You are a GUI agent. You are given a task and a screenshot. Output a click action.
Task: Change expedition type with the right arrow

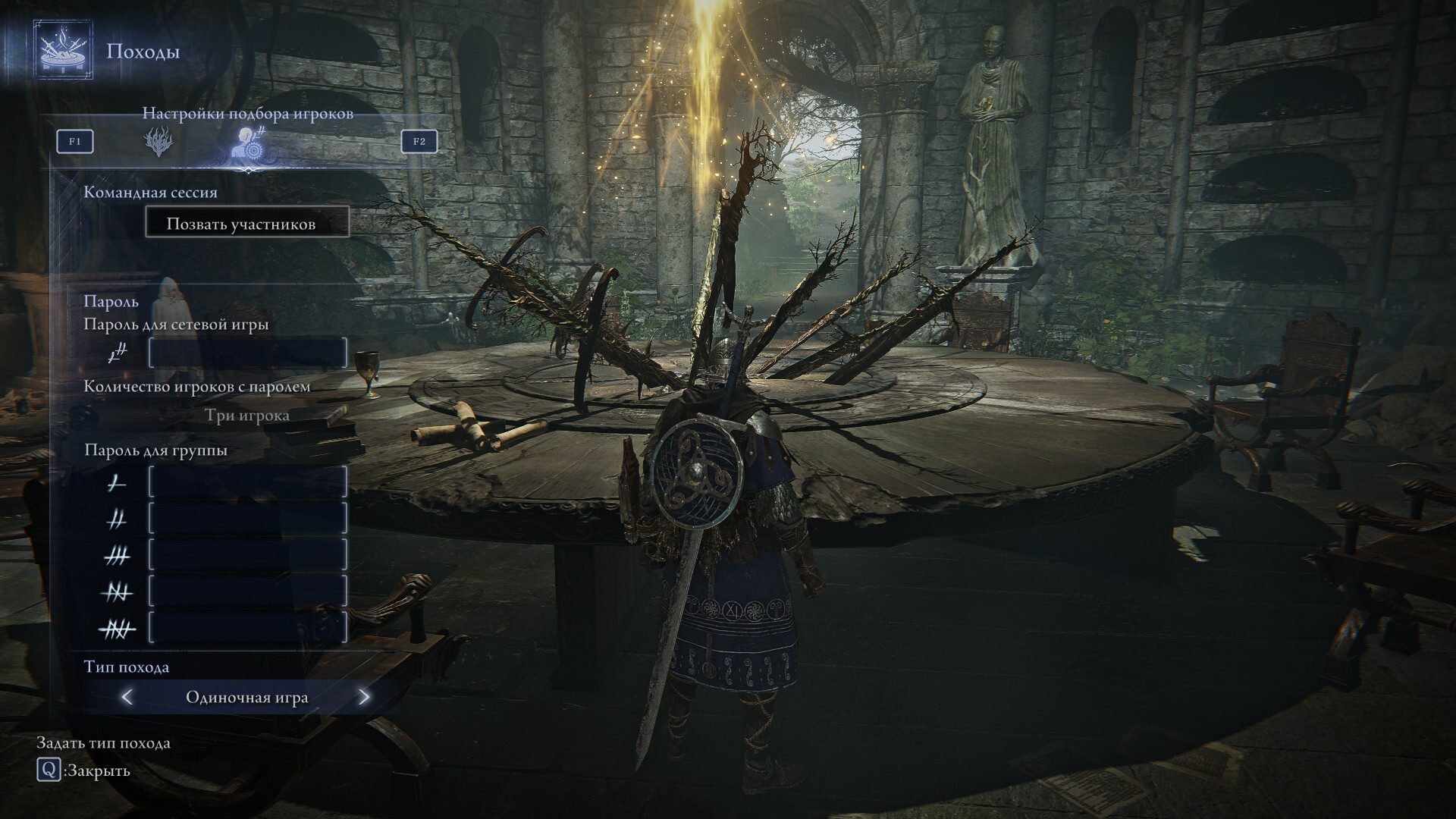coord(364,697)
